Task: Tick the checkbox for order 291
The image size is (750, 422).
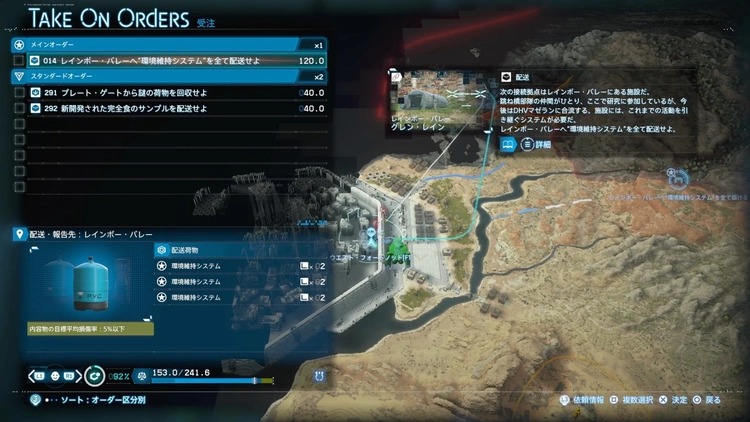Action: [x=19, y=92]
